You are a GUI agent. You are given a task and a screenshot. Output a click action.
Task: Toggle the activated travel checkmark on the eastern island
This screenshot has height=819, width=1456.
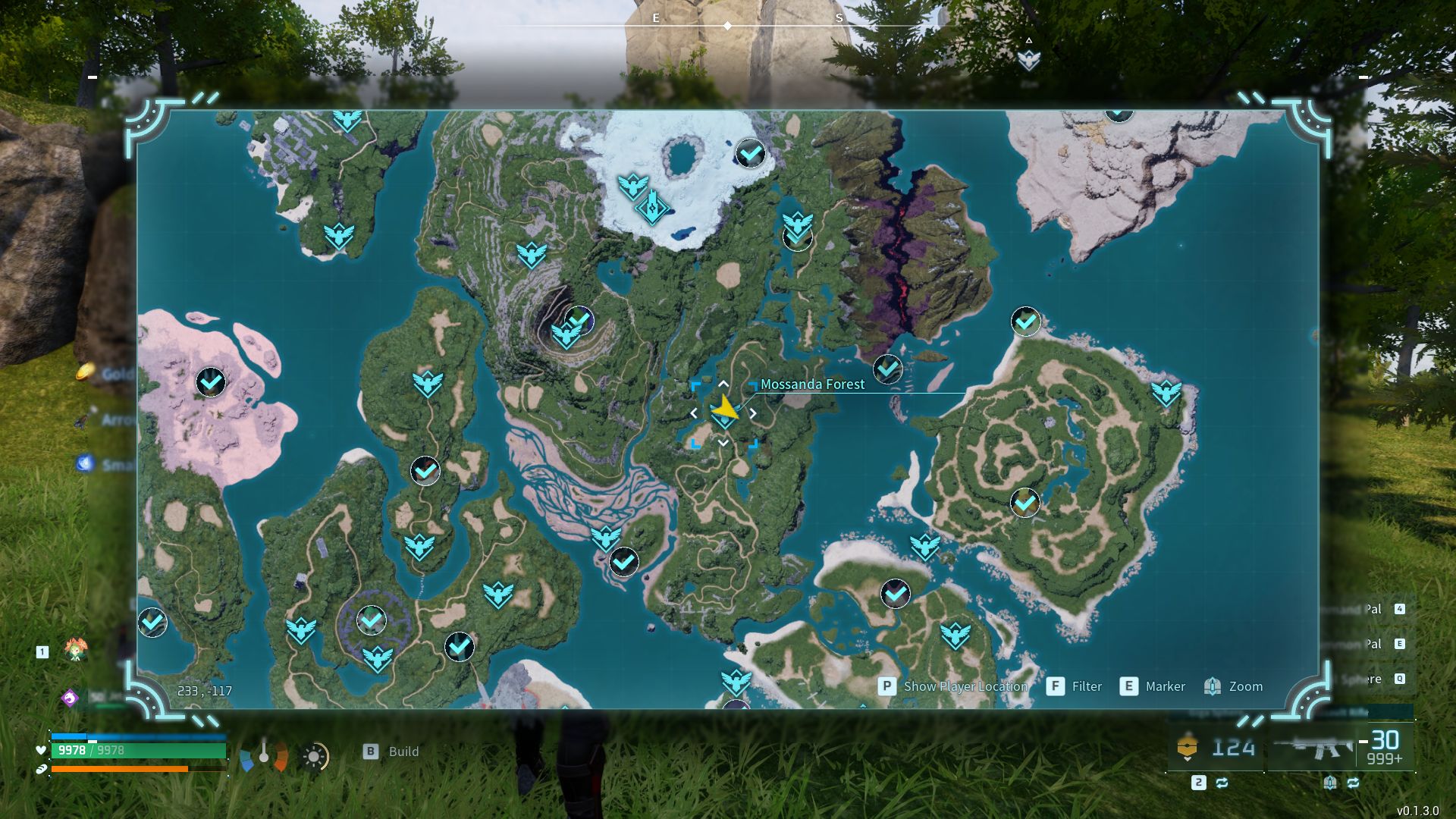point(1024,502)
